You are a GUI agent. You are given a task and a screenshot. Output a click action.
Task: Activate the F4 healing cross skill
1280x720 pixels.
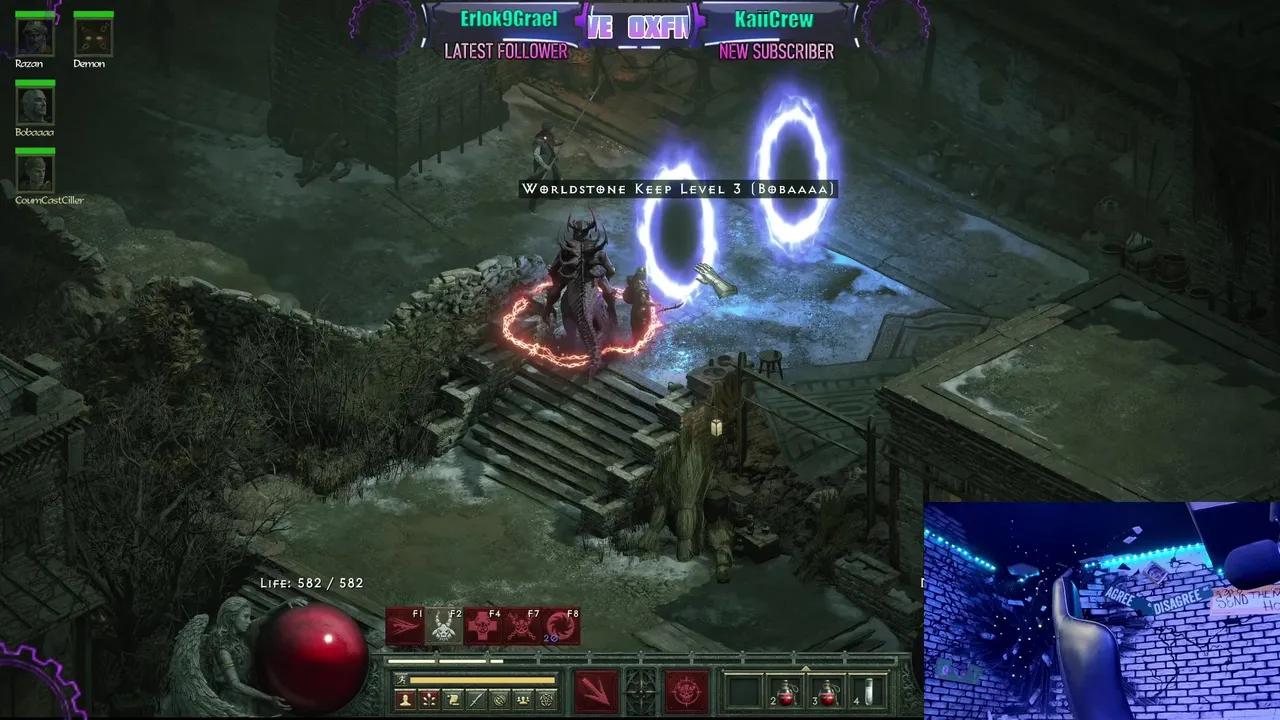click(481, 627)
